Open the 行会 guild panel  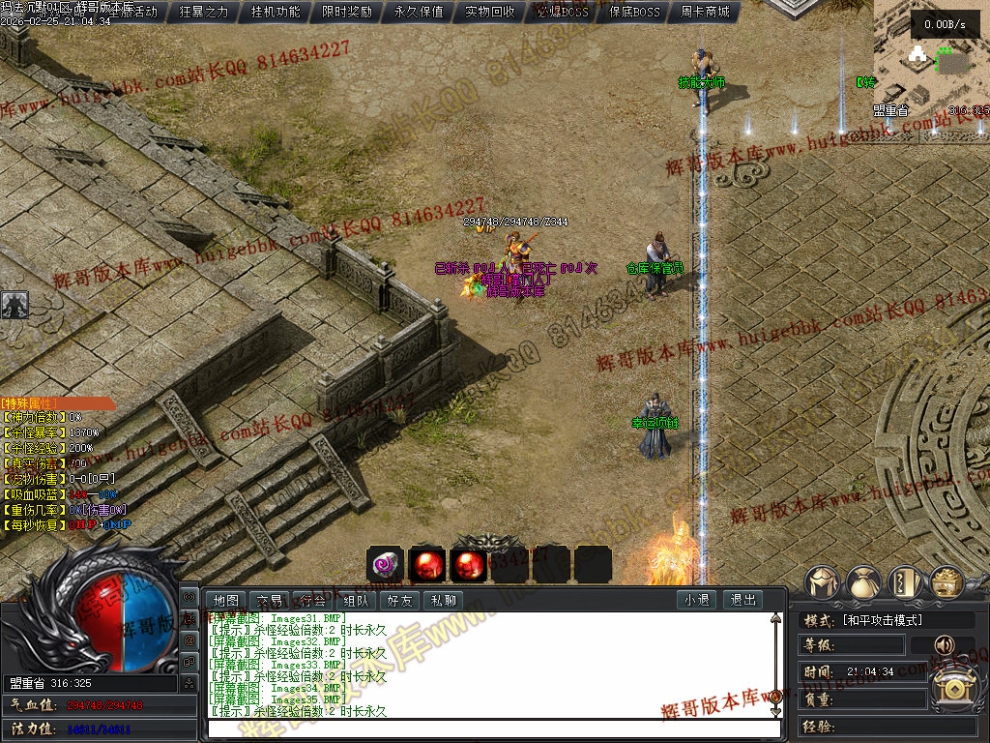[x=312, y=601]
